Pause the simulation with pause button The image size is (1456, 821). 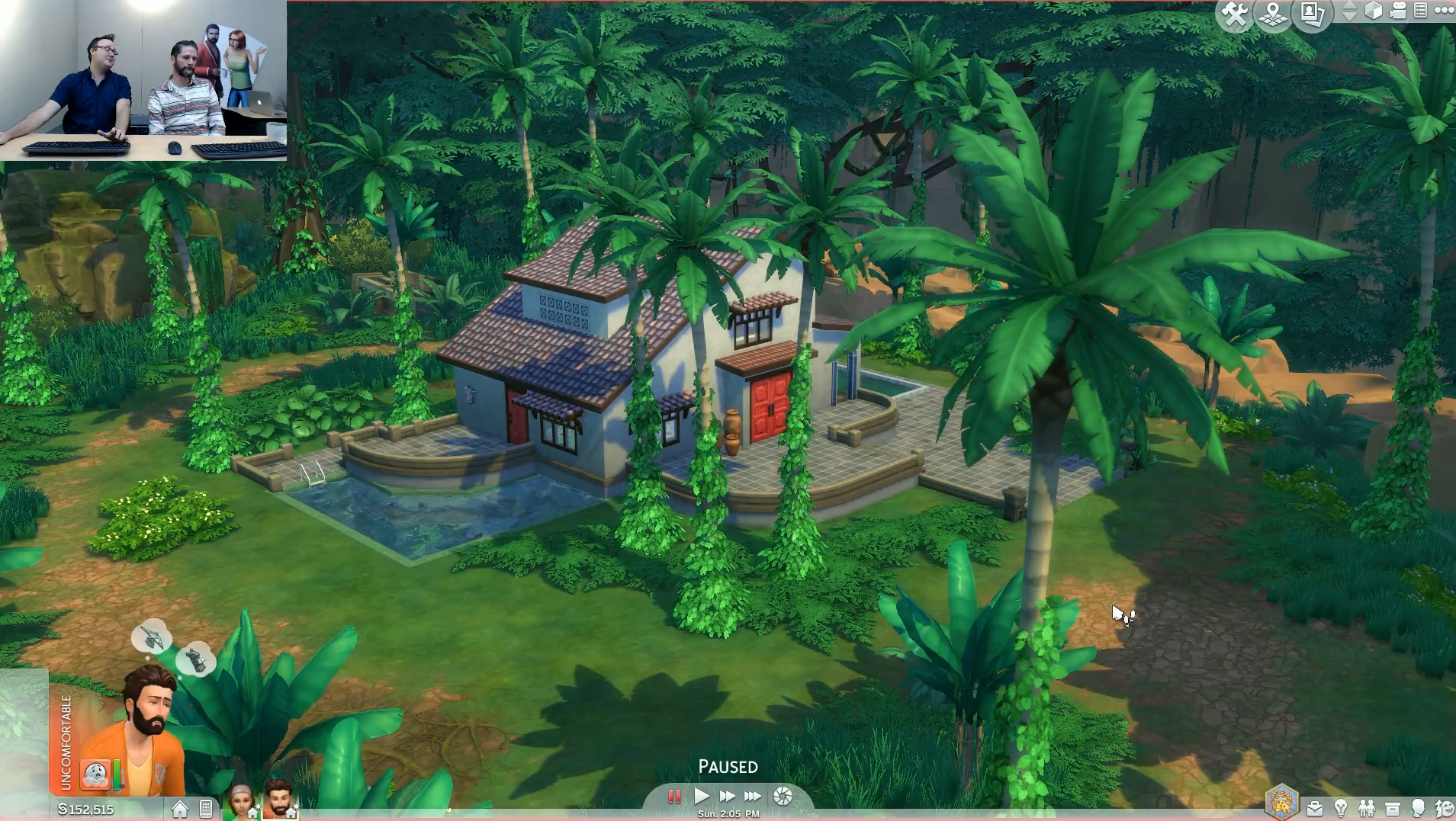pyautogui.click(x=674, y=795)
